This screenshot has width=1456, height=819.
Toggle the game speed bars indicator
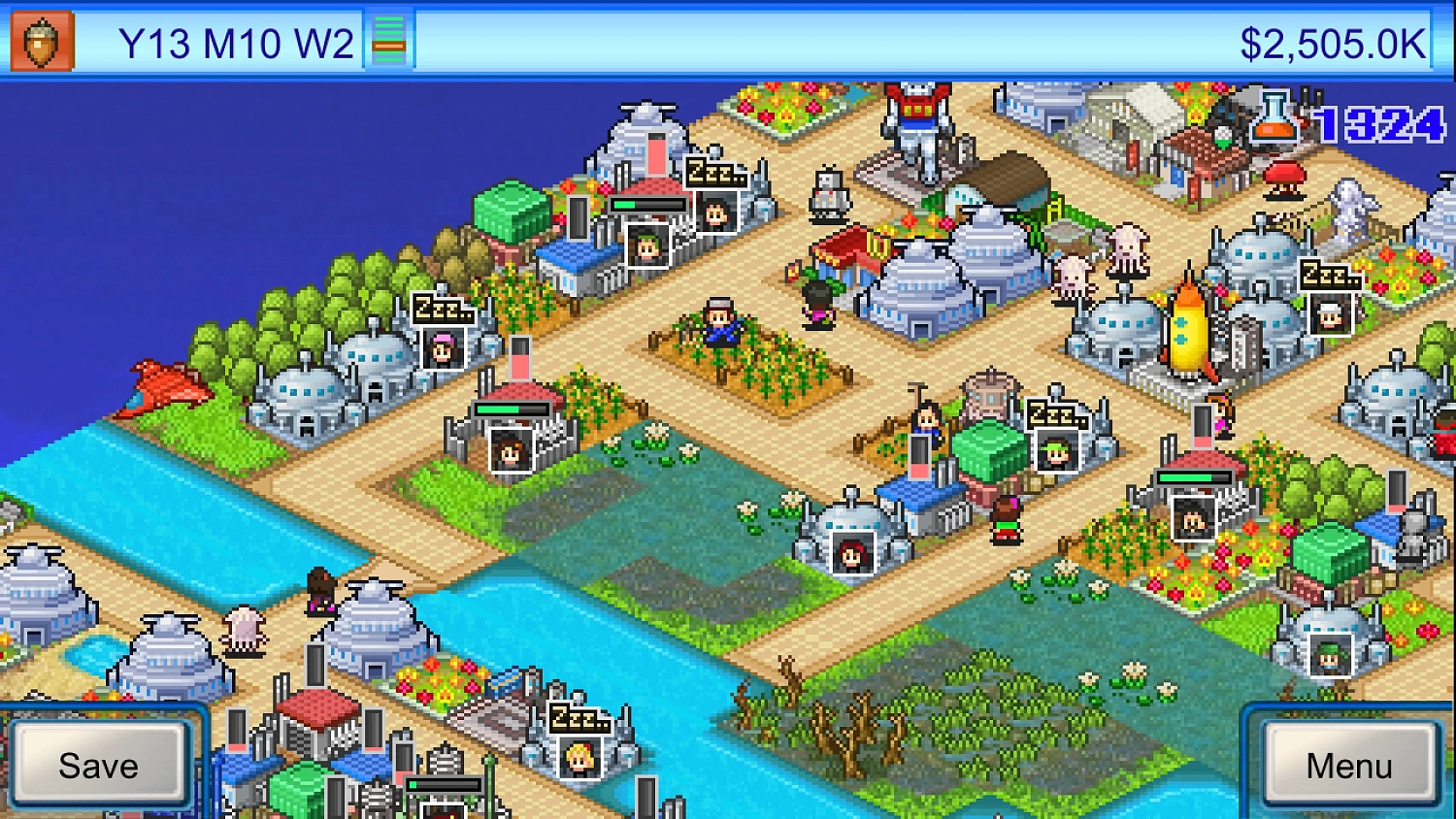tap(388, 41)
